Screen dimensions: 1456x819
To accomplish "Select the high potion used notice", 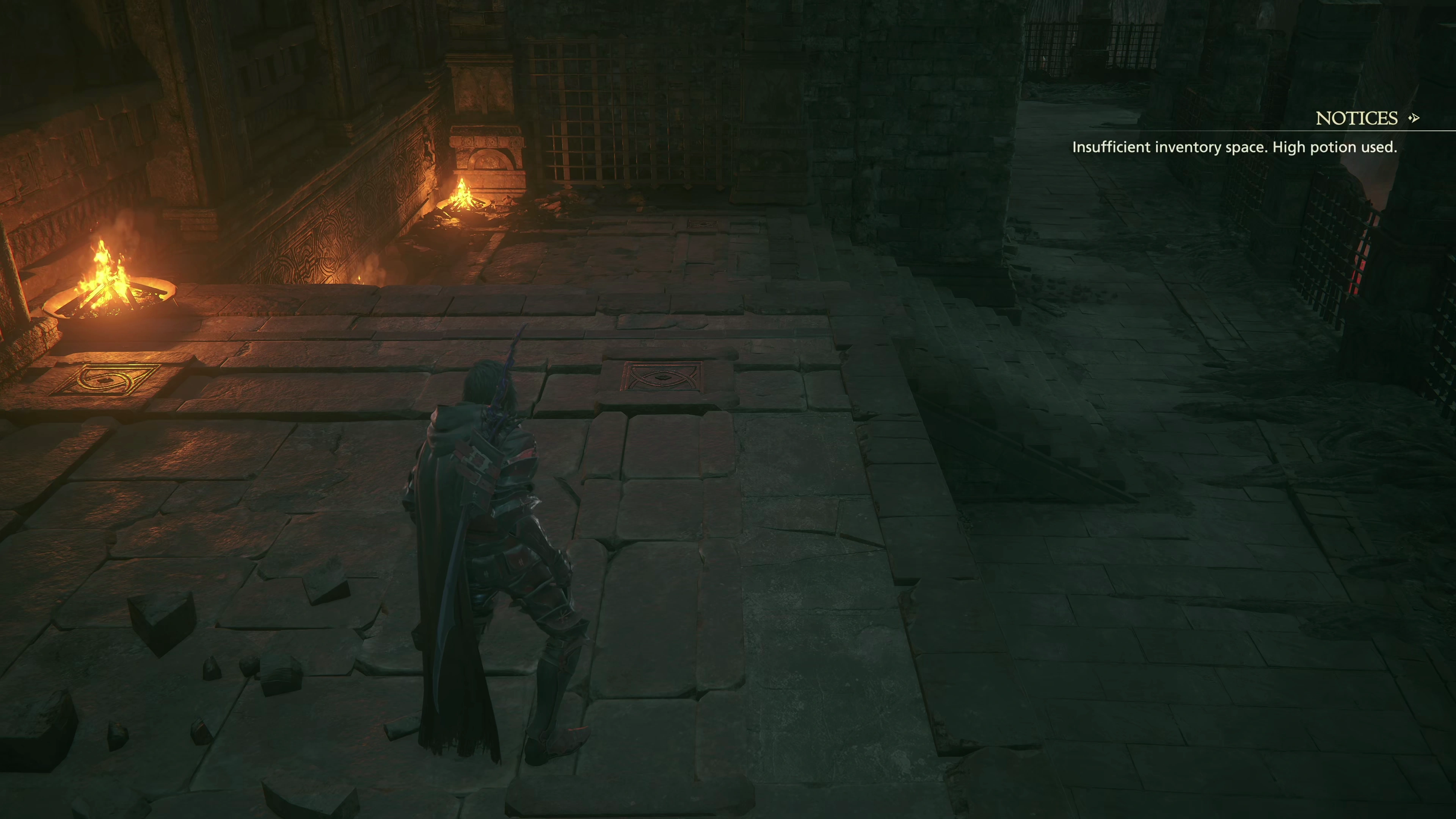I will pyautogui.click(x=1234, y=147).
